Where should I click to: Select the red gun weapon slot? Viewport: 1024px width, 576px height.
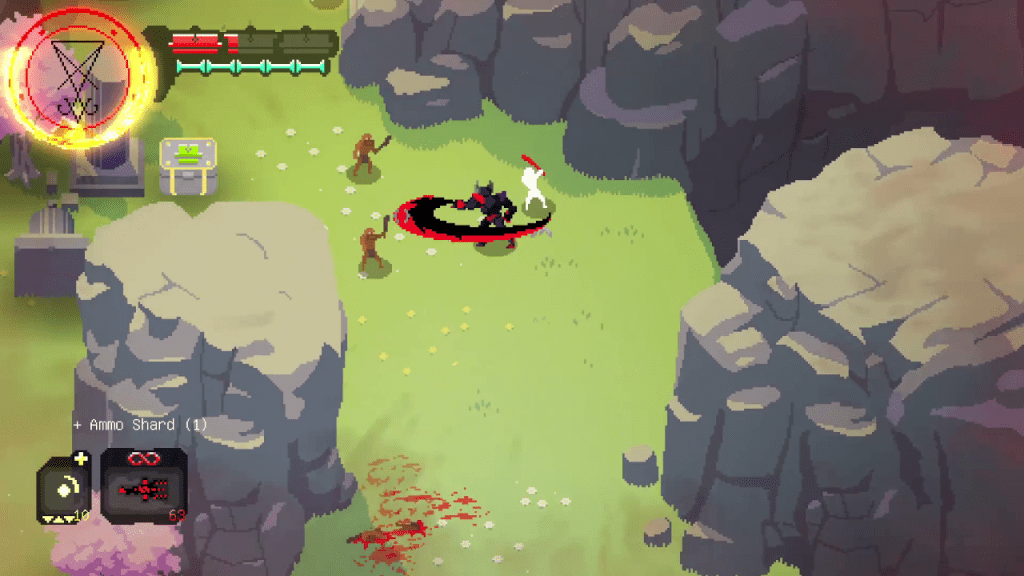click(144, 488)
